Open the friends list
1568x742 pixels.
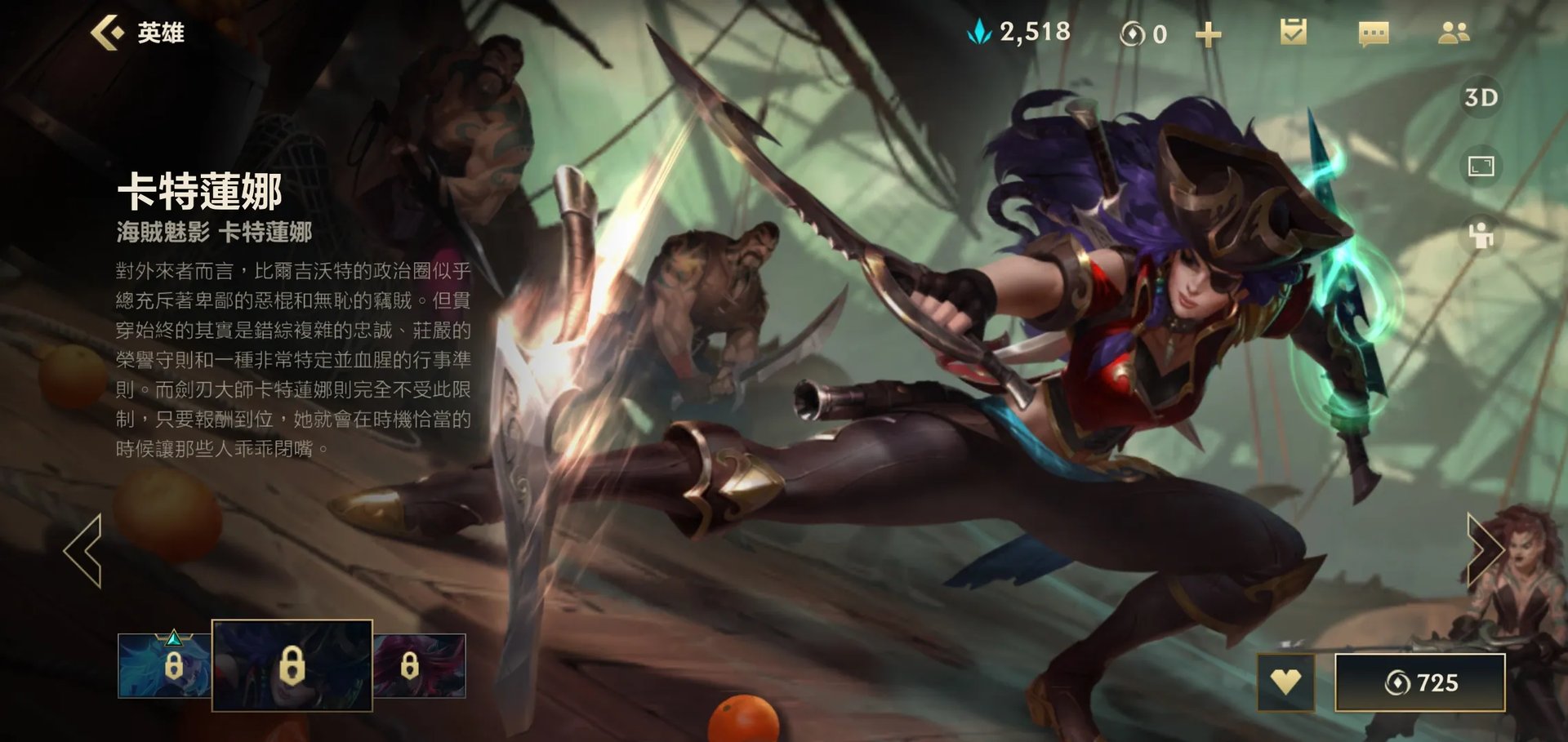[1455, 34]
